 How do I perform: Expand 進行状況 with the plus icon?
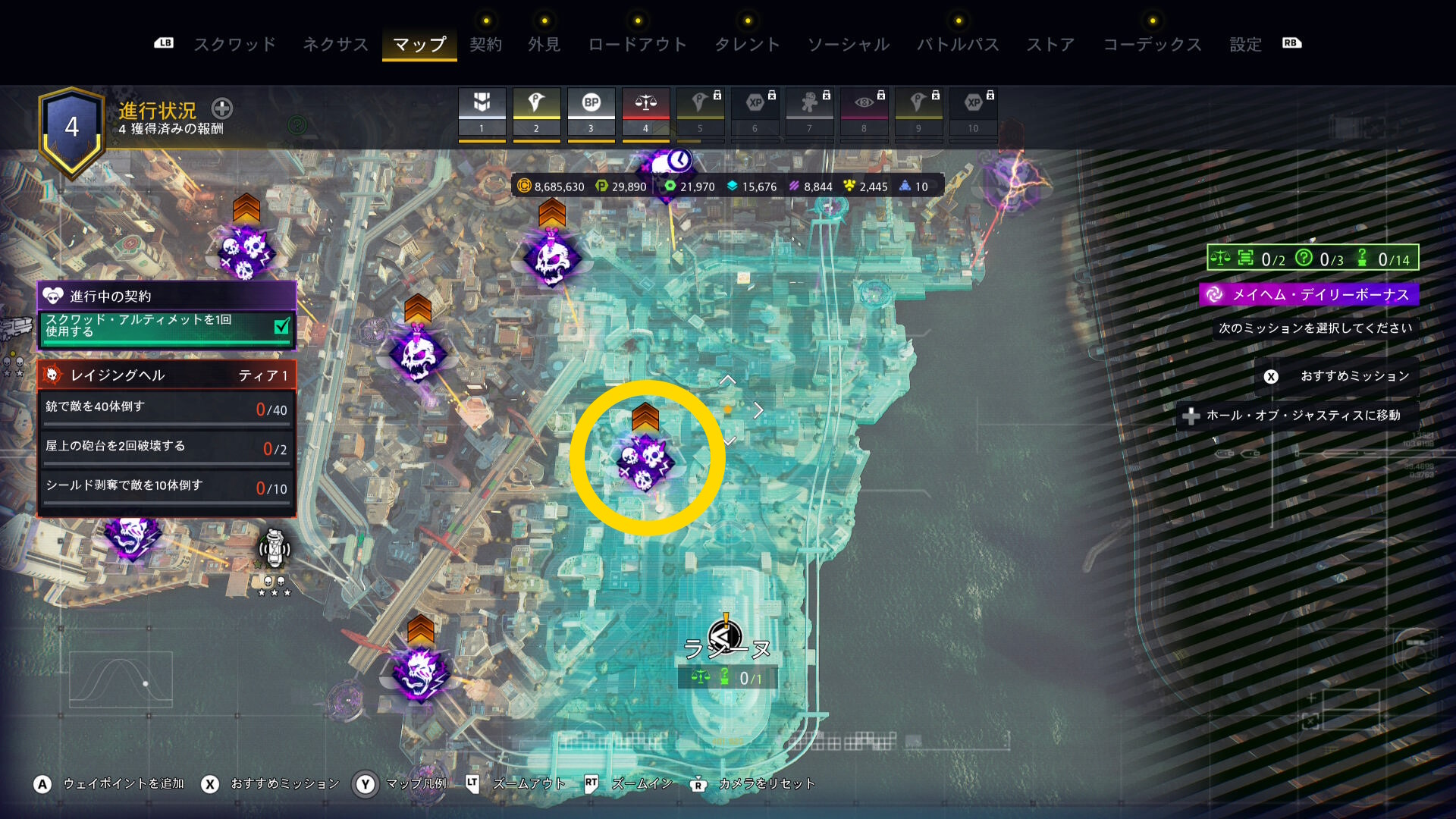[222, 108]
